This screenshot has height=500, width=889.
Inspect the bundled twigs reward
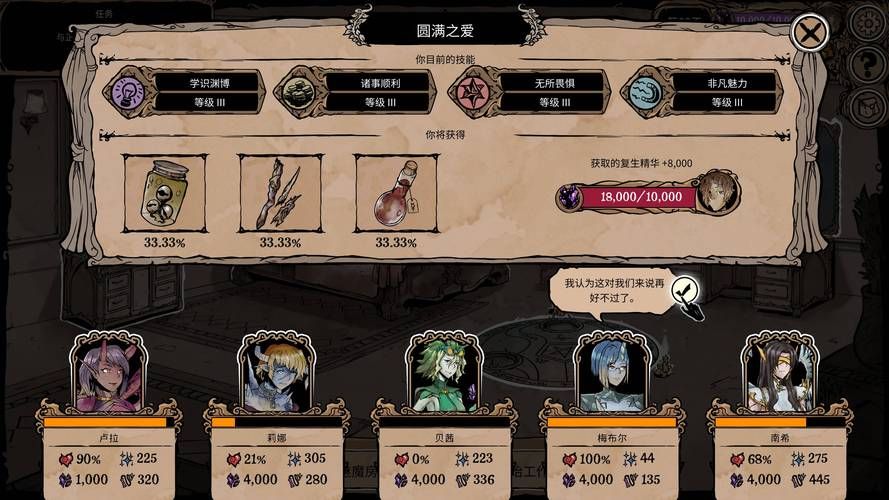click(x=279, y=192)
